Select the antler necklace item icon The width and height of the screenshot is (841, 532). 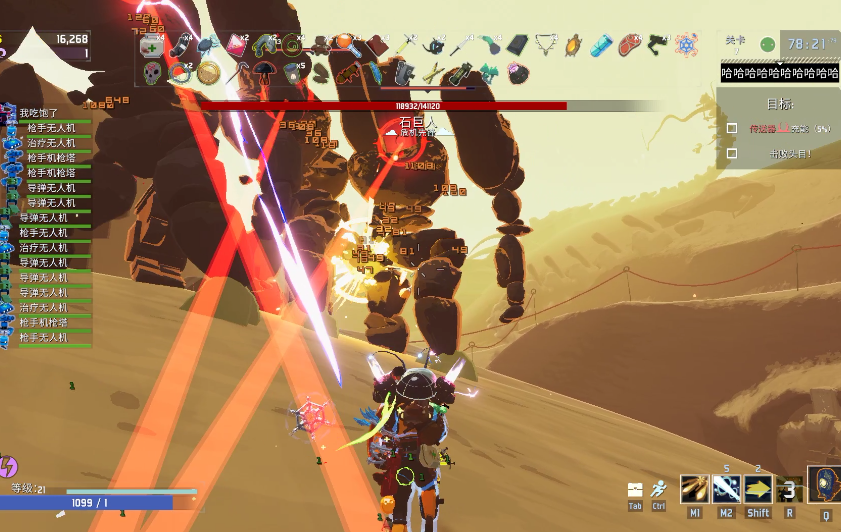[545, 45]
